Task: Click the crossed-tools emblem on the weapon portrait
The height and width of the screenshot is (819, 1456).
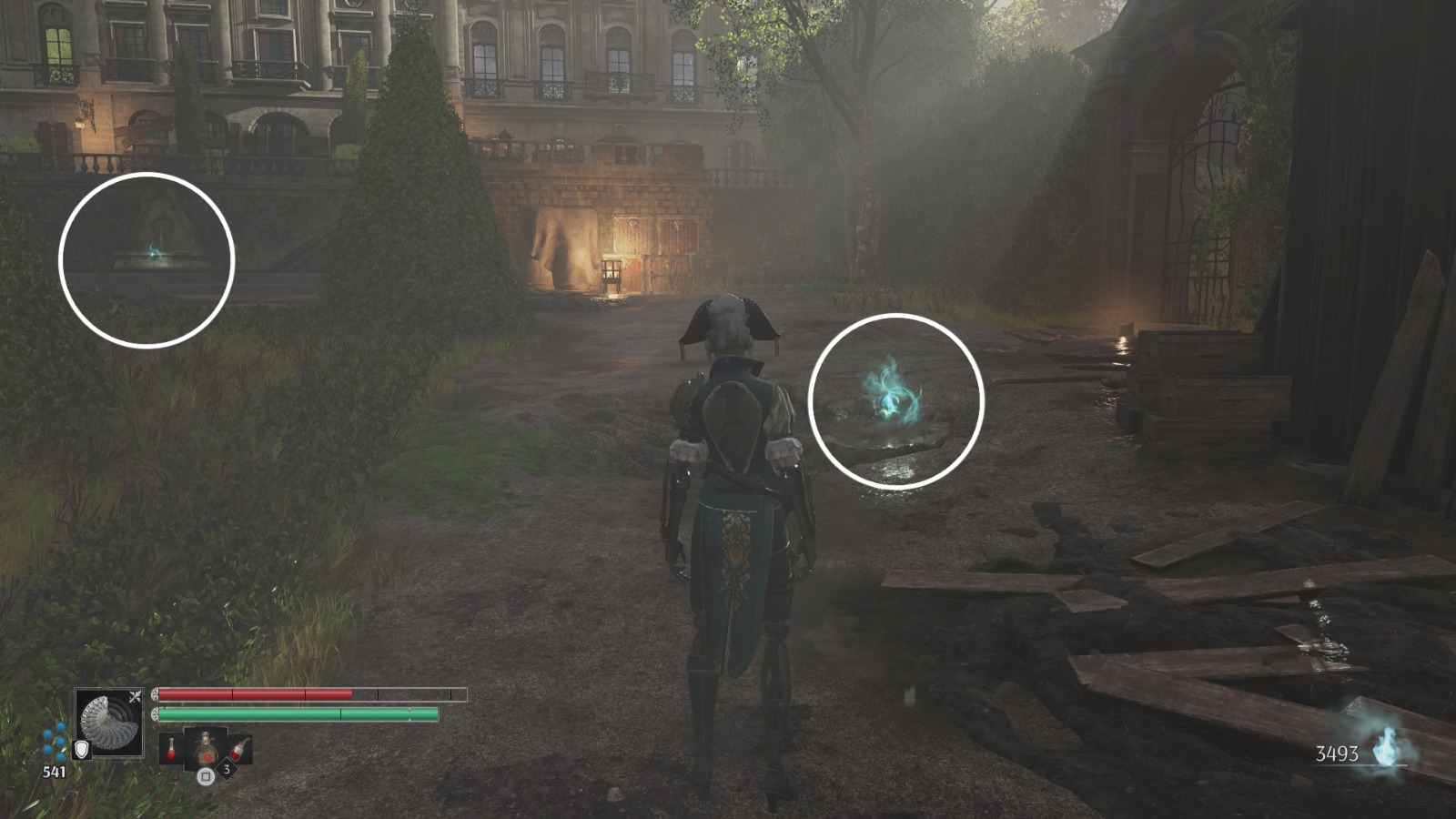Action: tap(135, 694)
